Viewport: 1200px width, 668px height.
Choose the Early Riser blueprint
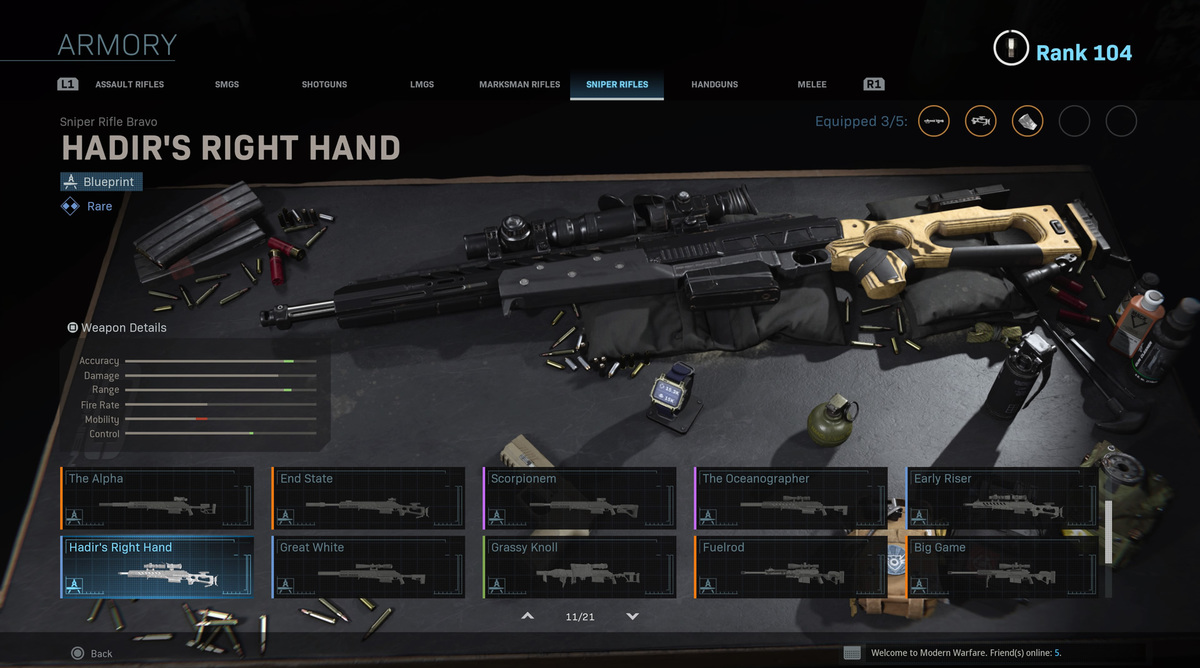point(1003,498)
